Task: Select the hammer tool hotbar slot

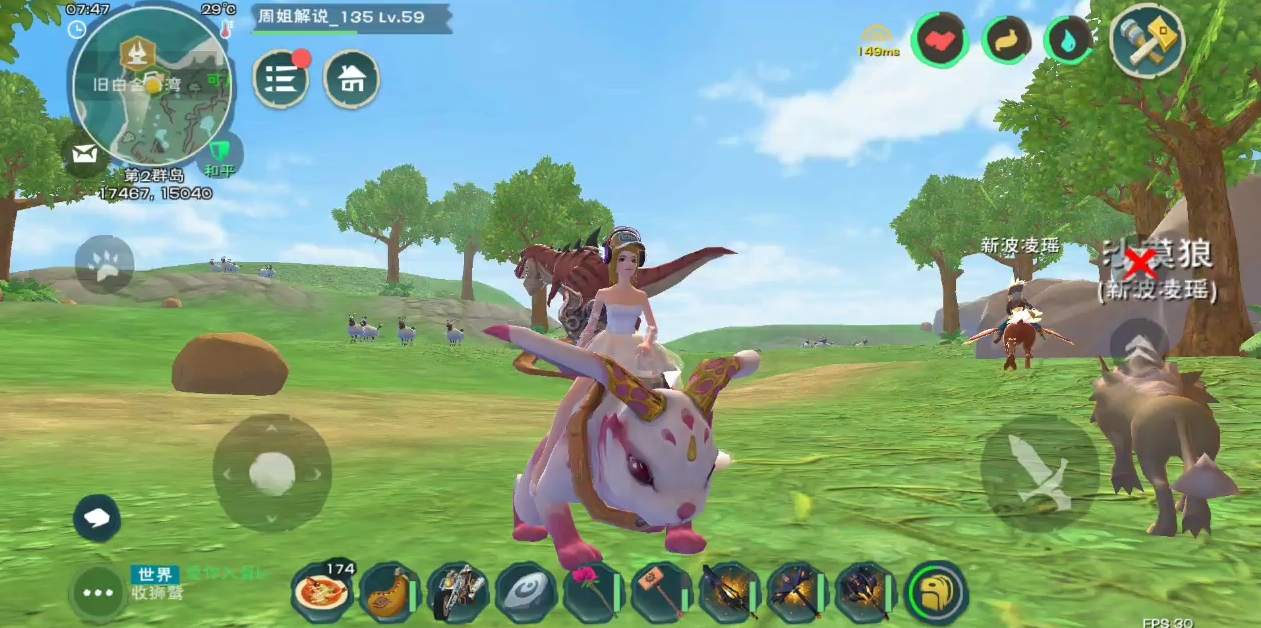Action: coord(661,592)
